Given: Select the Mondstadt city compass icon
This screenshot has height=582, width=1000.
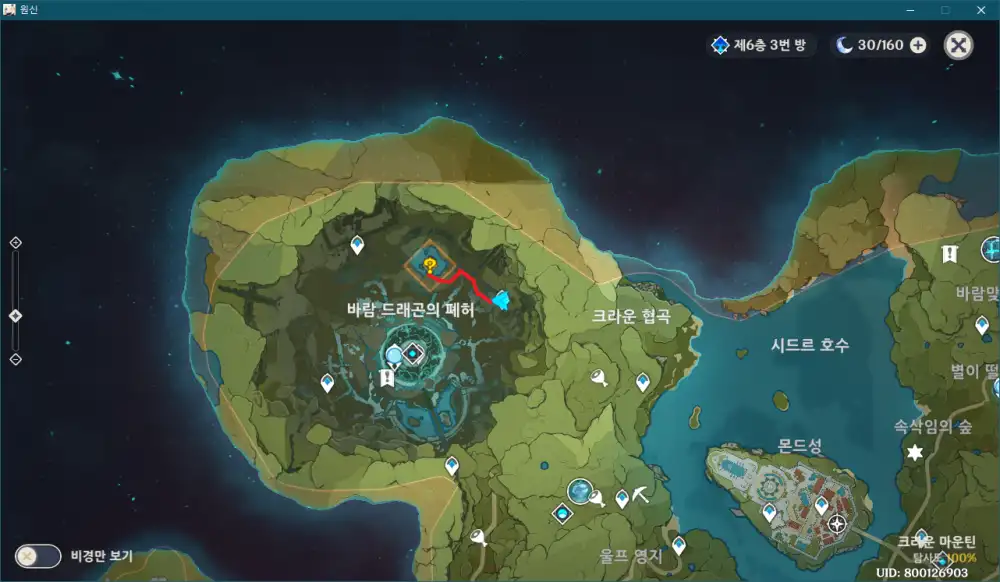Looking at the screenshot, I should click(x=837, y=523).
